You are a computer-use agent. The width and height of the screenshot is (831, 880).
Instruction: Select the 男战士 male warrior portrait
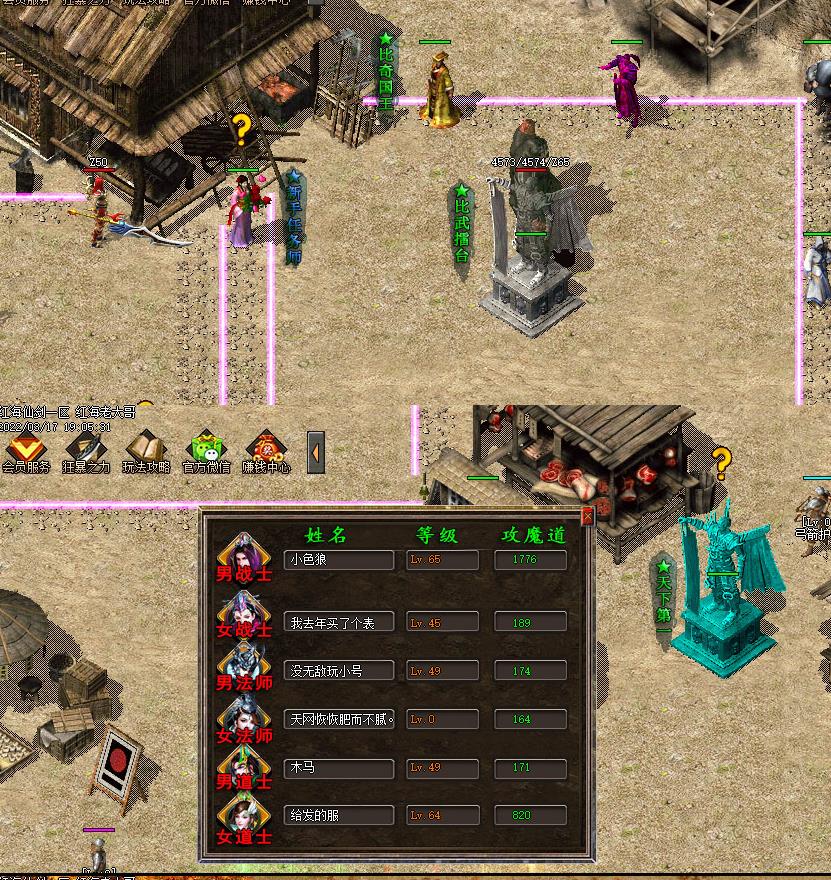click(243, 557)
